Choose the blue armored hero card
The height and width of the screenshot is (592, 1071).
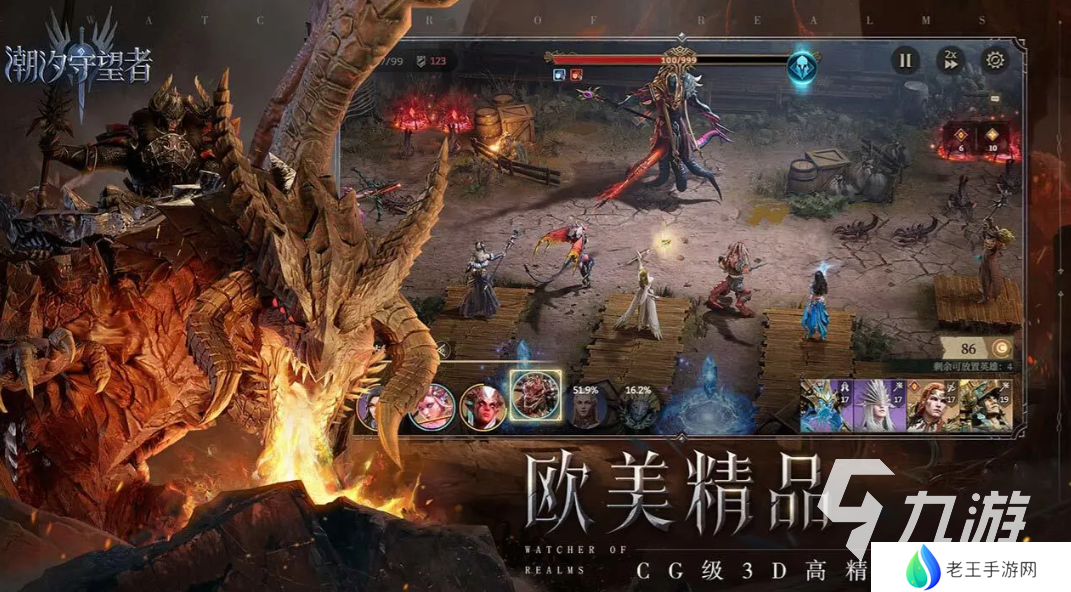(x=826, y=405)
